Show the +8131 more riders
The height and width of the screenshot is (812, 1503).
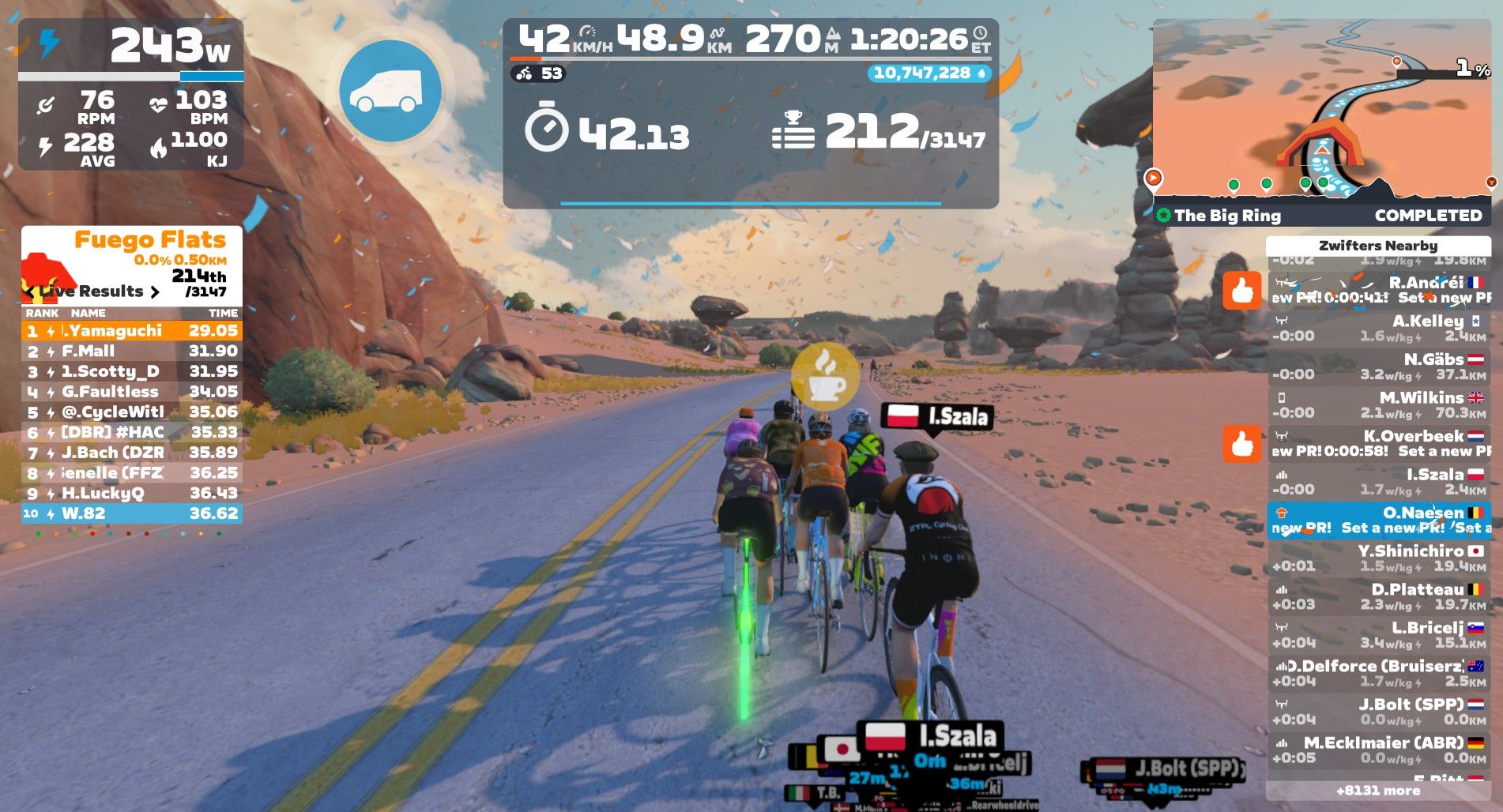[1378, 791]
